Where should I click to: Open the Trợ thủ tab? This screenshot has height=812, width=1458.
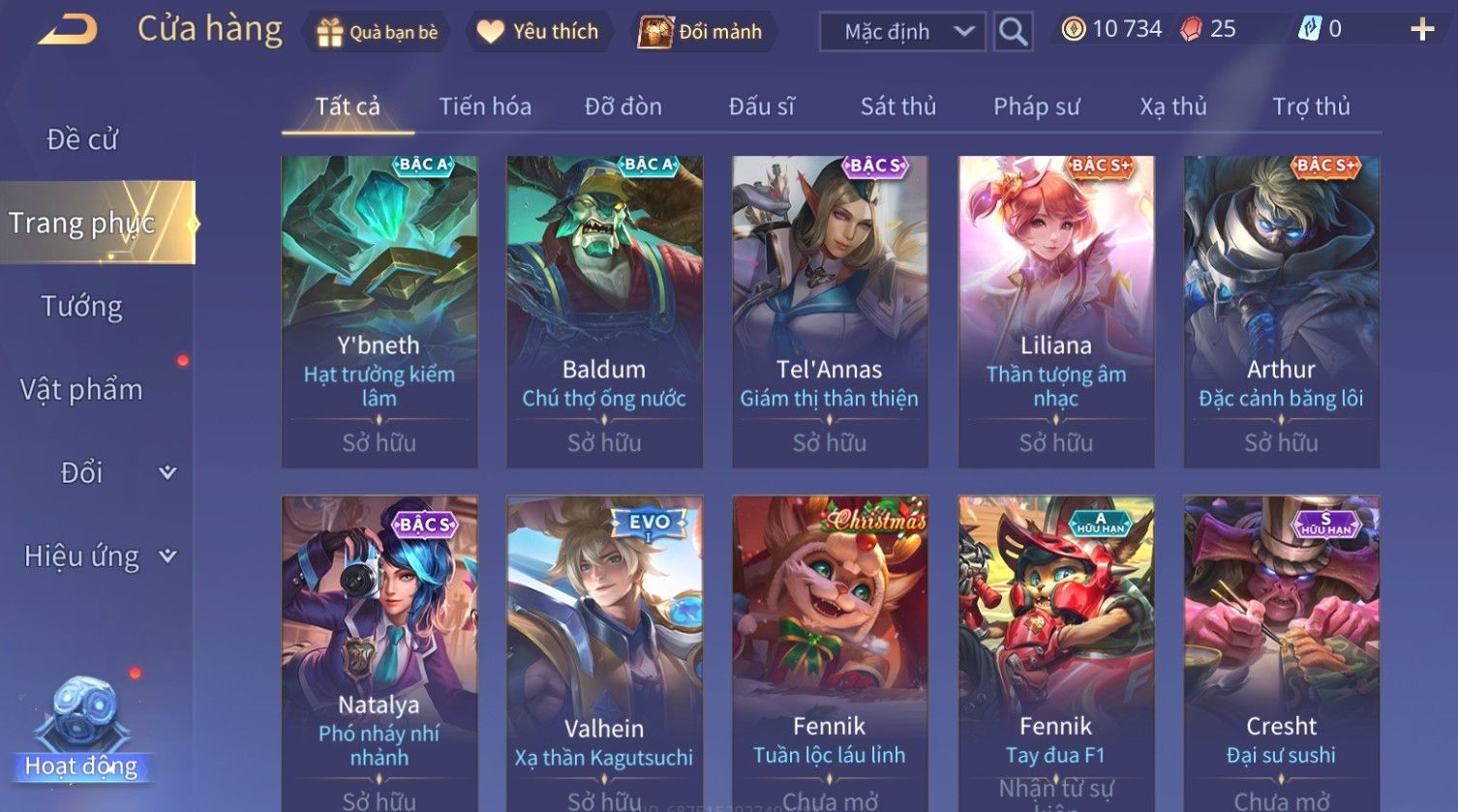1311,106
